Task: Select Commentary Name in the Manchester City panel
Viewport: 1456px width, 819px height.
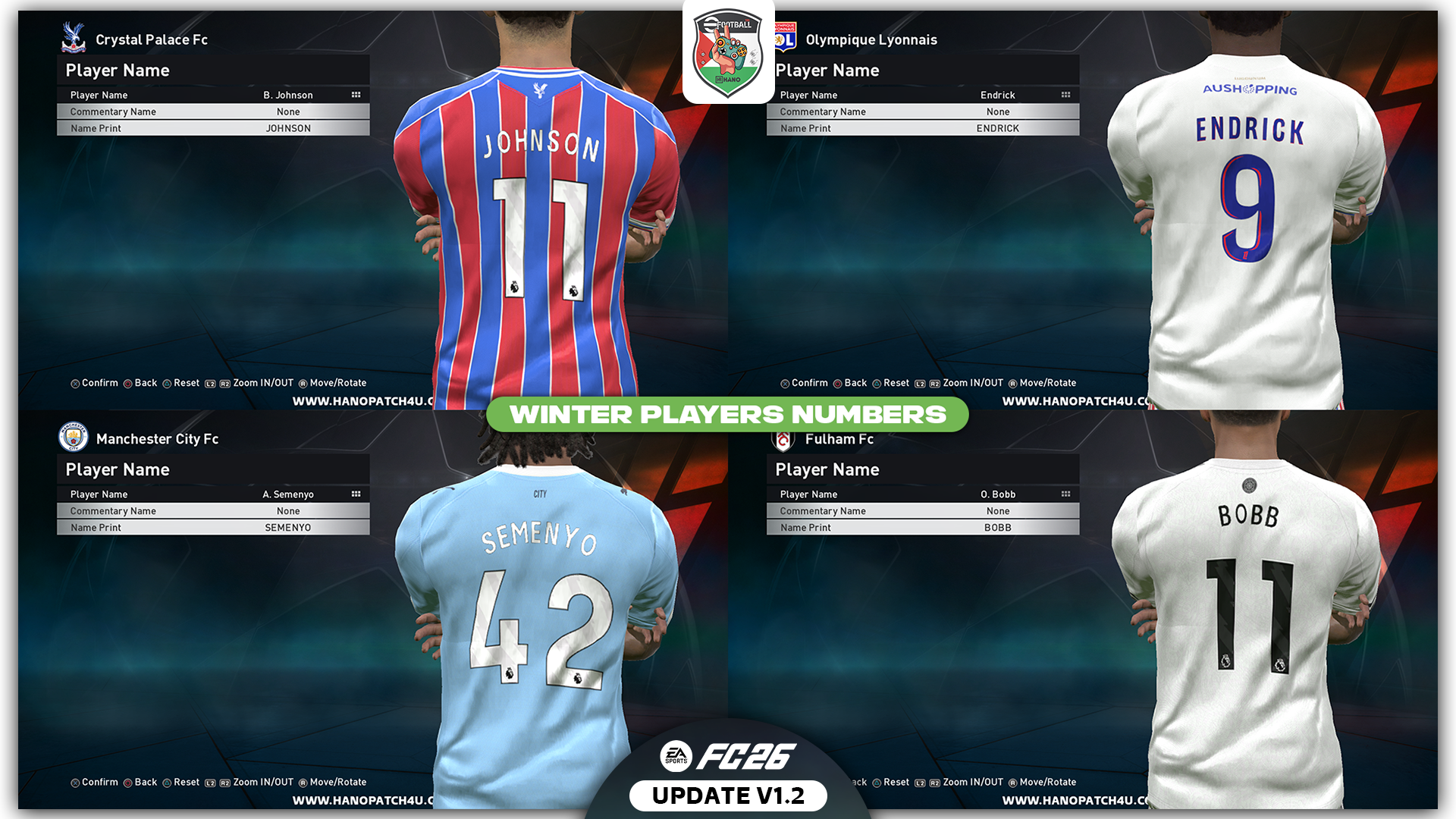Action: point(212,511)
